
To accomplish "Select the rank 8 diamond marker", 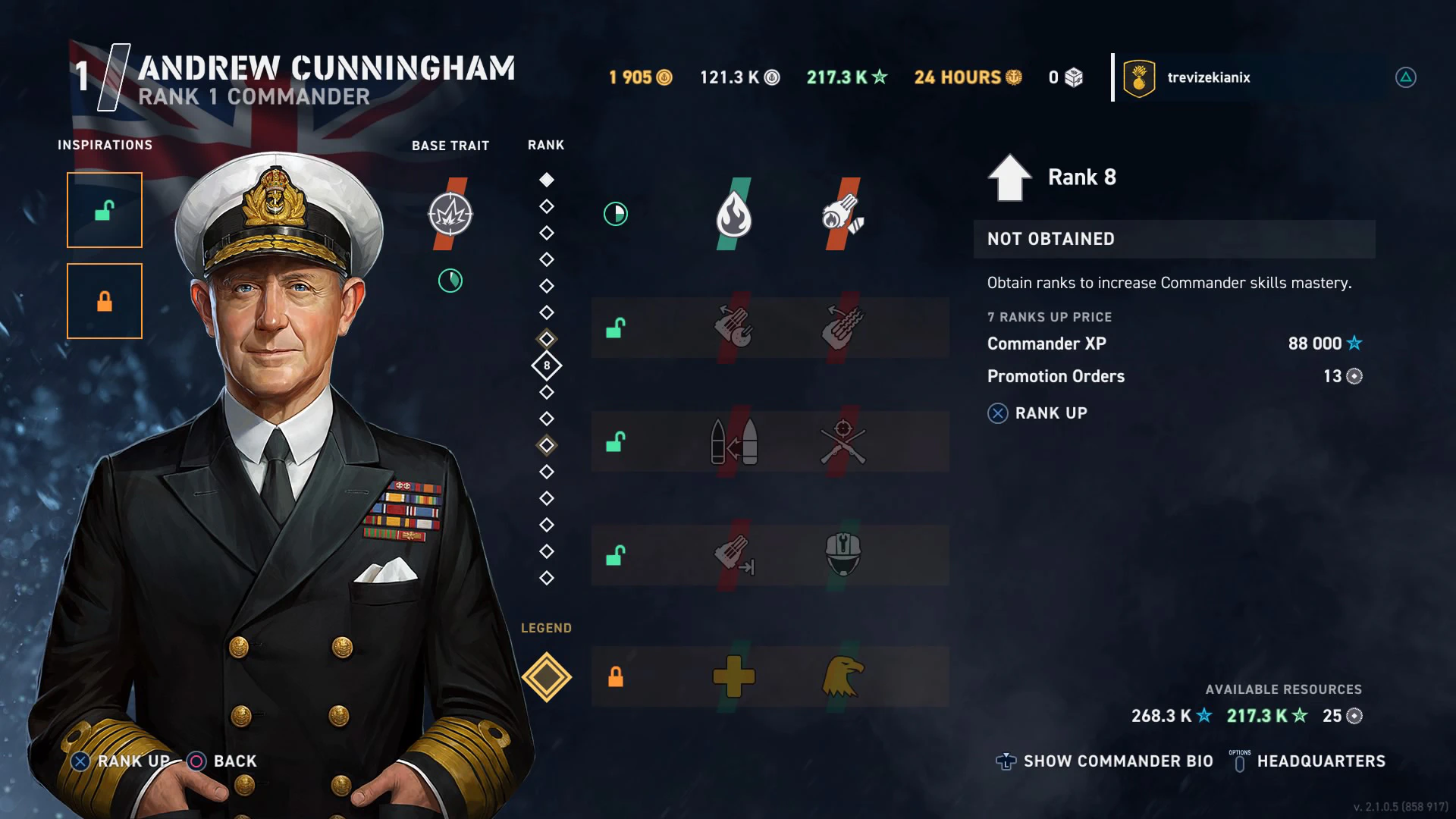I will [546, 366].
